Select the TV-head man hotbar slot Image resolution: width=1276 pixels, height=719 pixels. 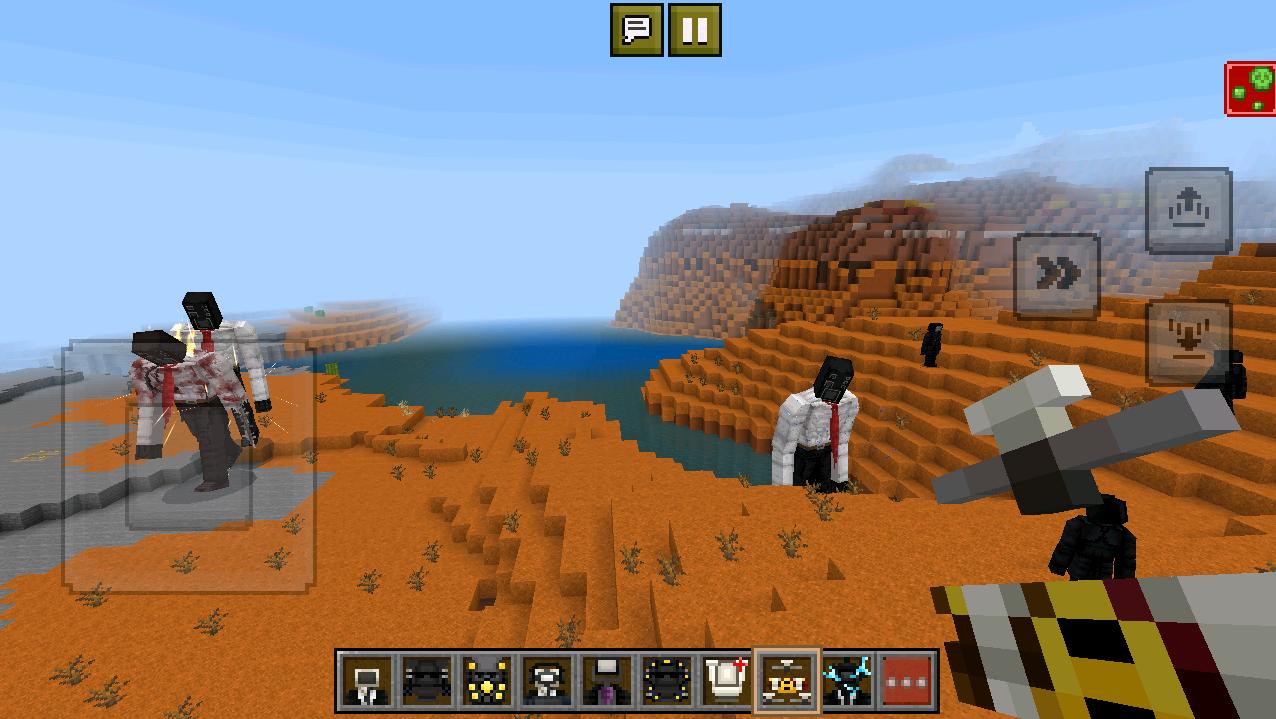tap(367, 681)
